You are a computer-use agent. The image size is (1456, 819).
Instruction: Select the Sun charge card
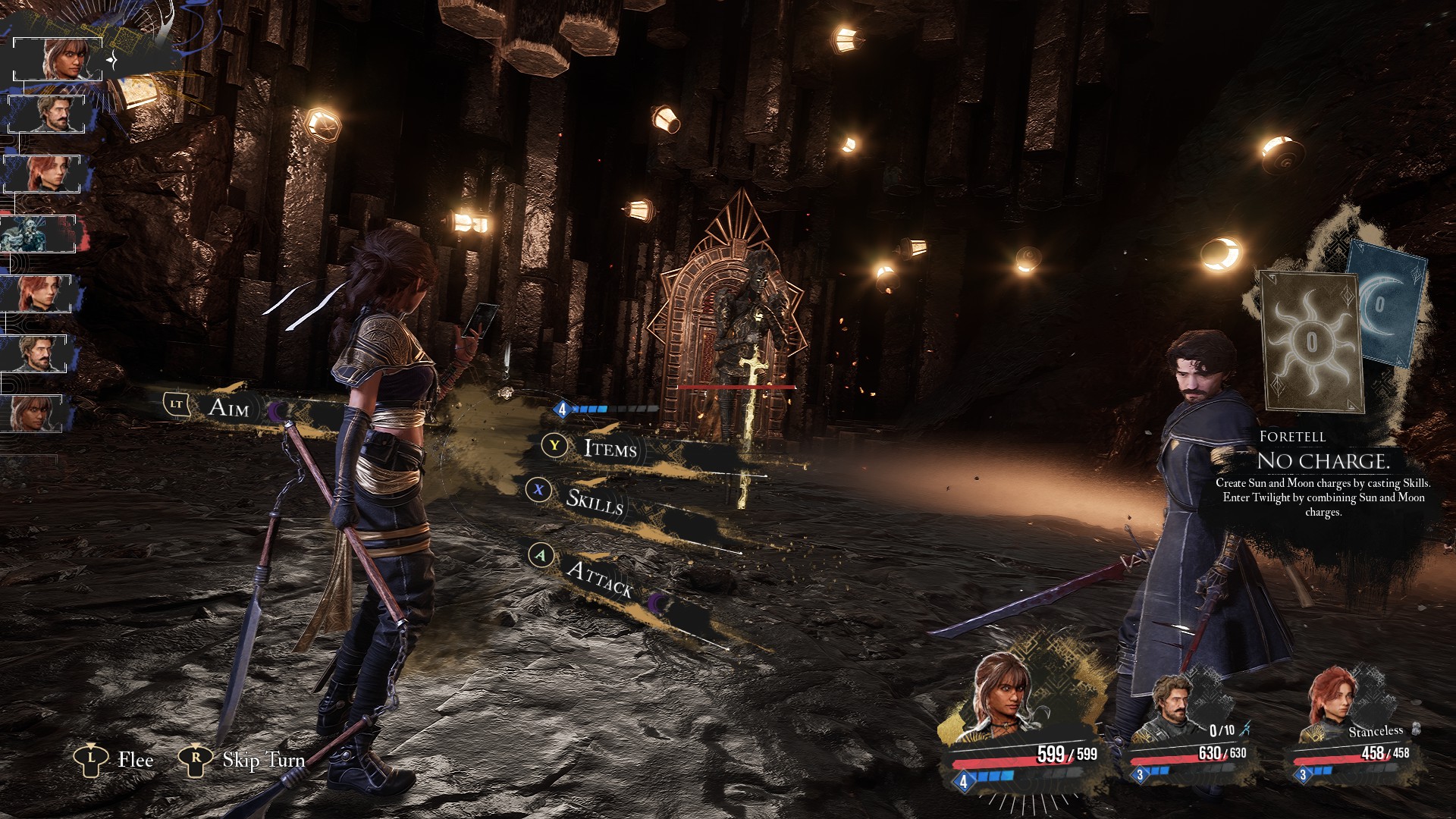1310,341
